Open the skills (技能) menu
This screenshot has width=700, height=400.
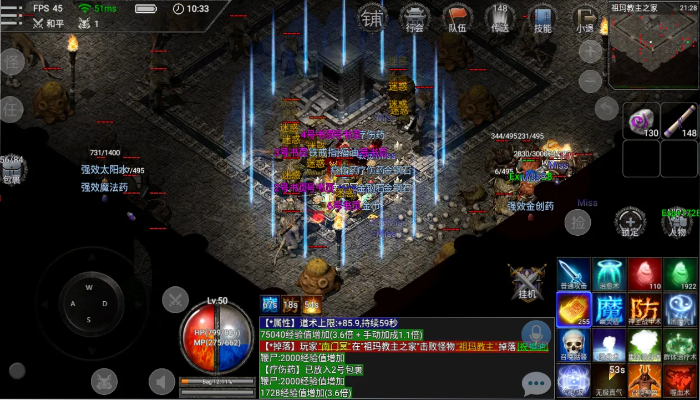coord(542,18)
